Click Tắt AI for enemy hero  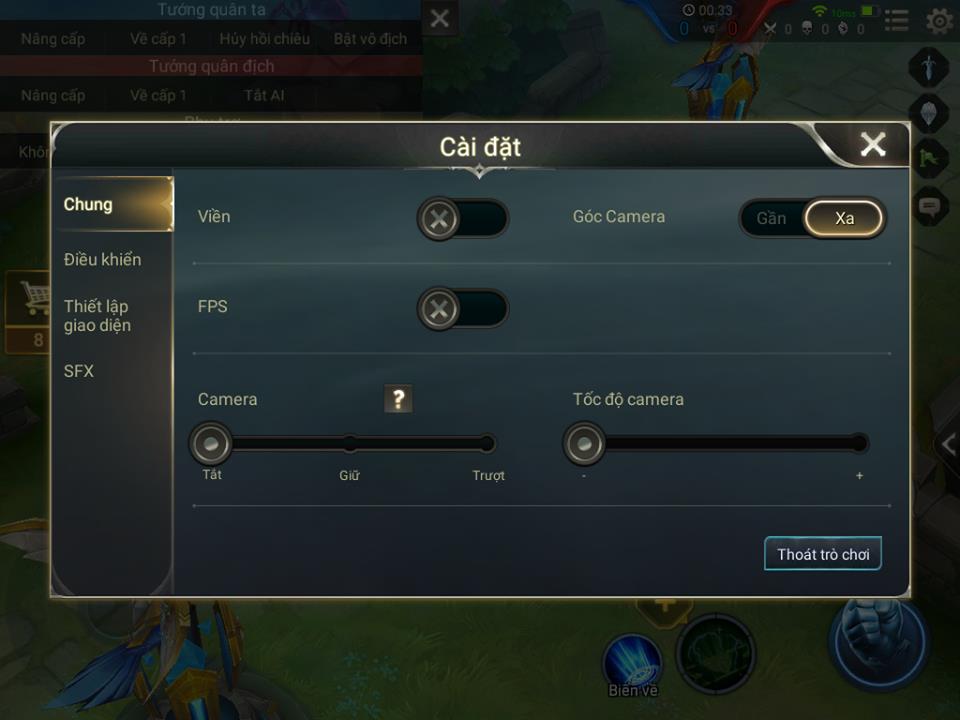click(x=264, y=95)
